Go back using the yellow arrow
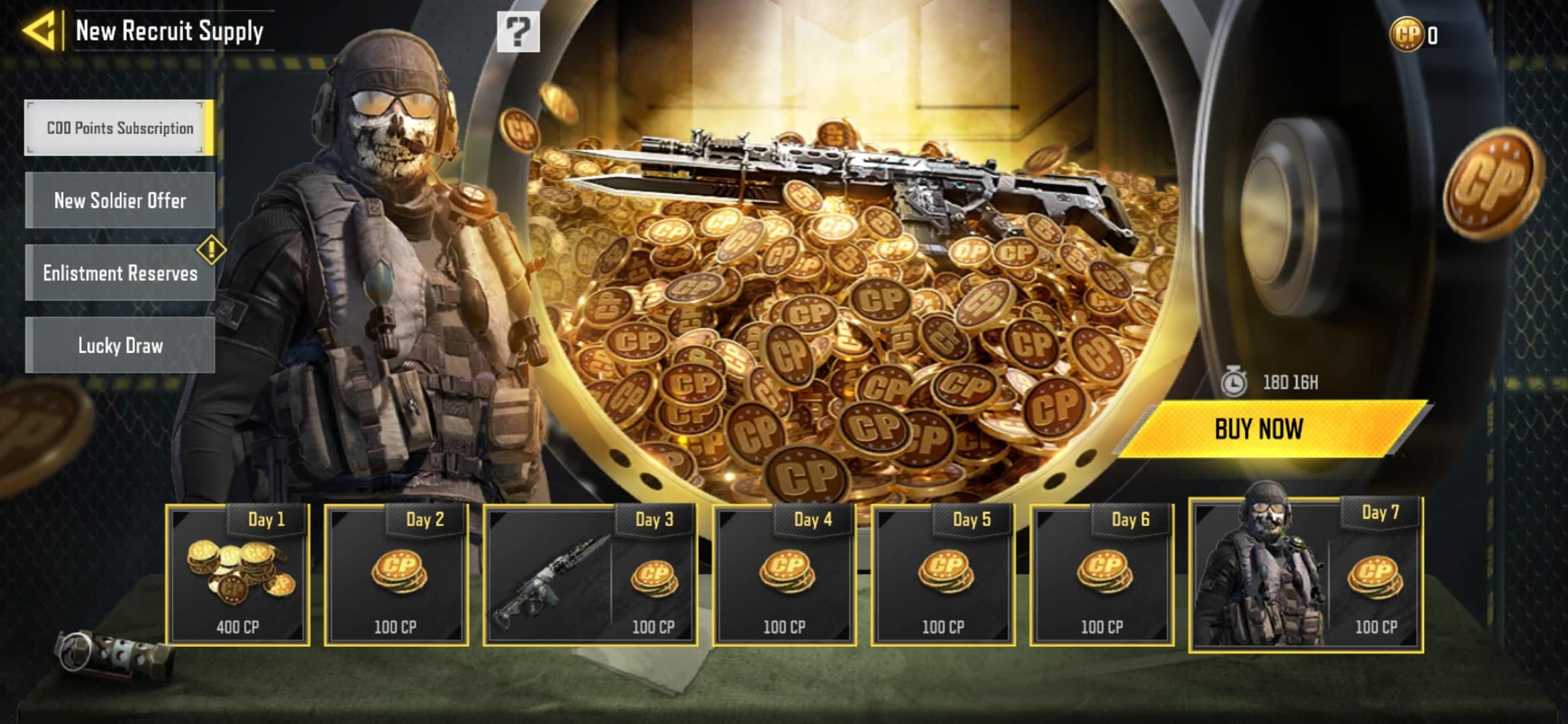 [x=39, y=31]
